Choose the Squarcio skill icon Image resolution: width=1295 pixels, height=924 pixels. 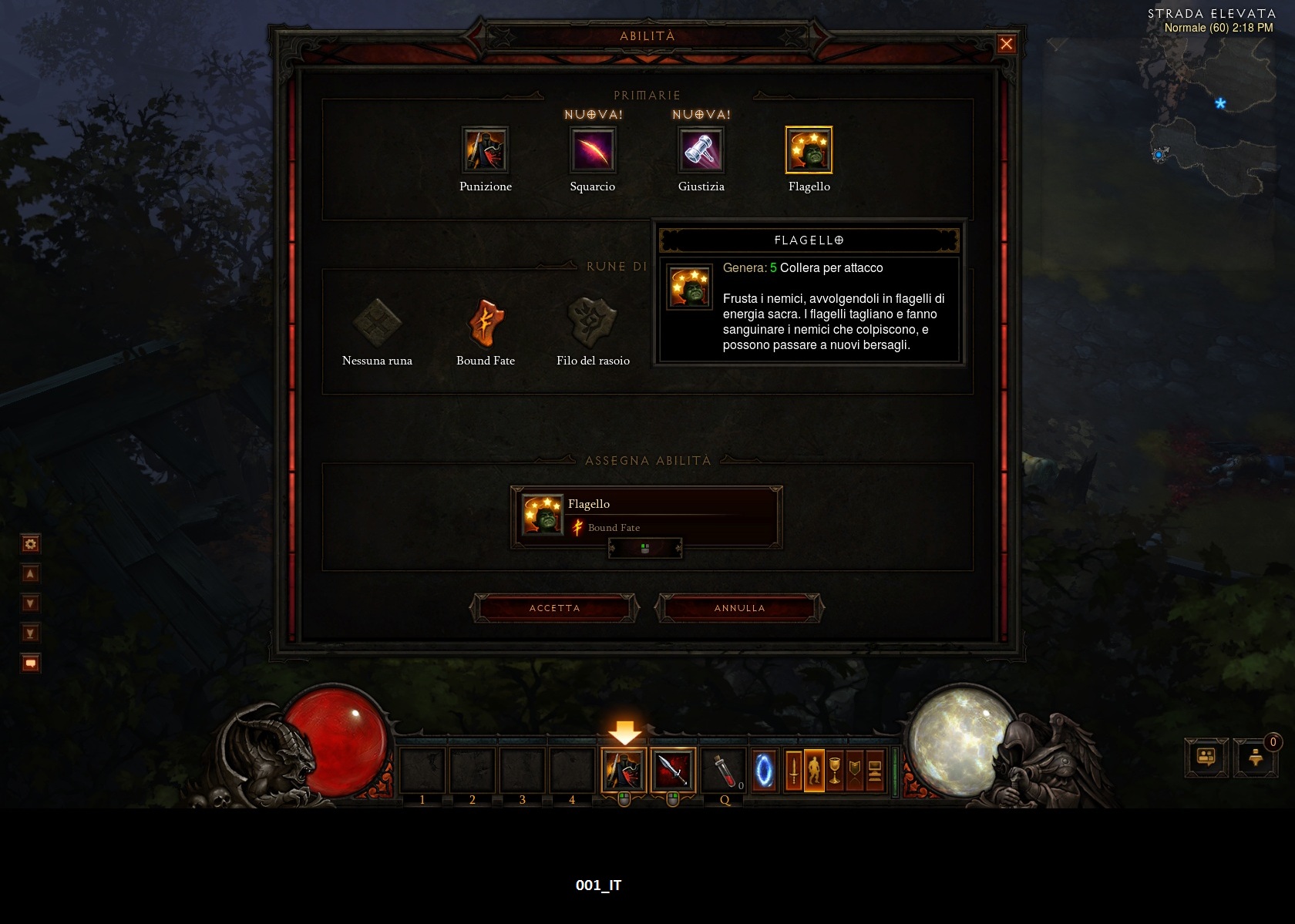point(593,150)
